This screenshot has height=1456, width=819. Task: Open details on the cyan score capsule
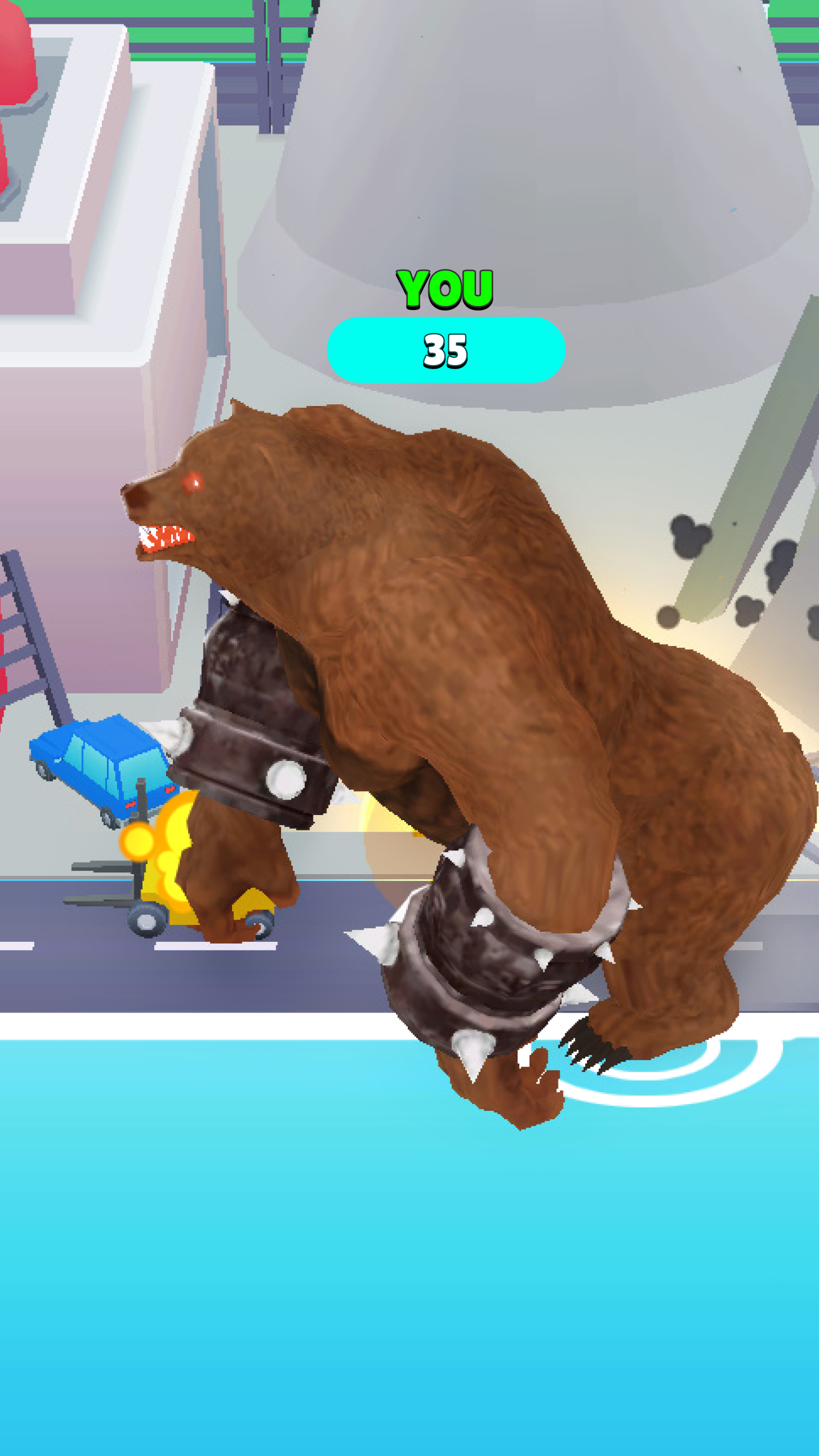(x=445, y=349)
